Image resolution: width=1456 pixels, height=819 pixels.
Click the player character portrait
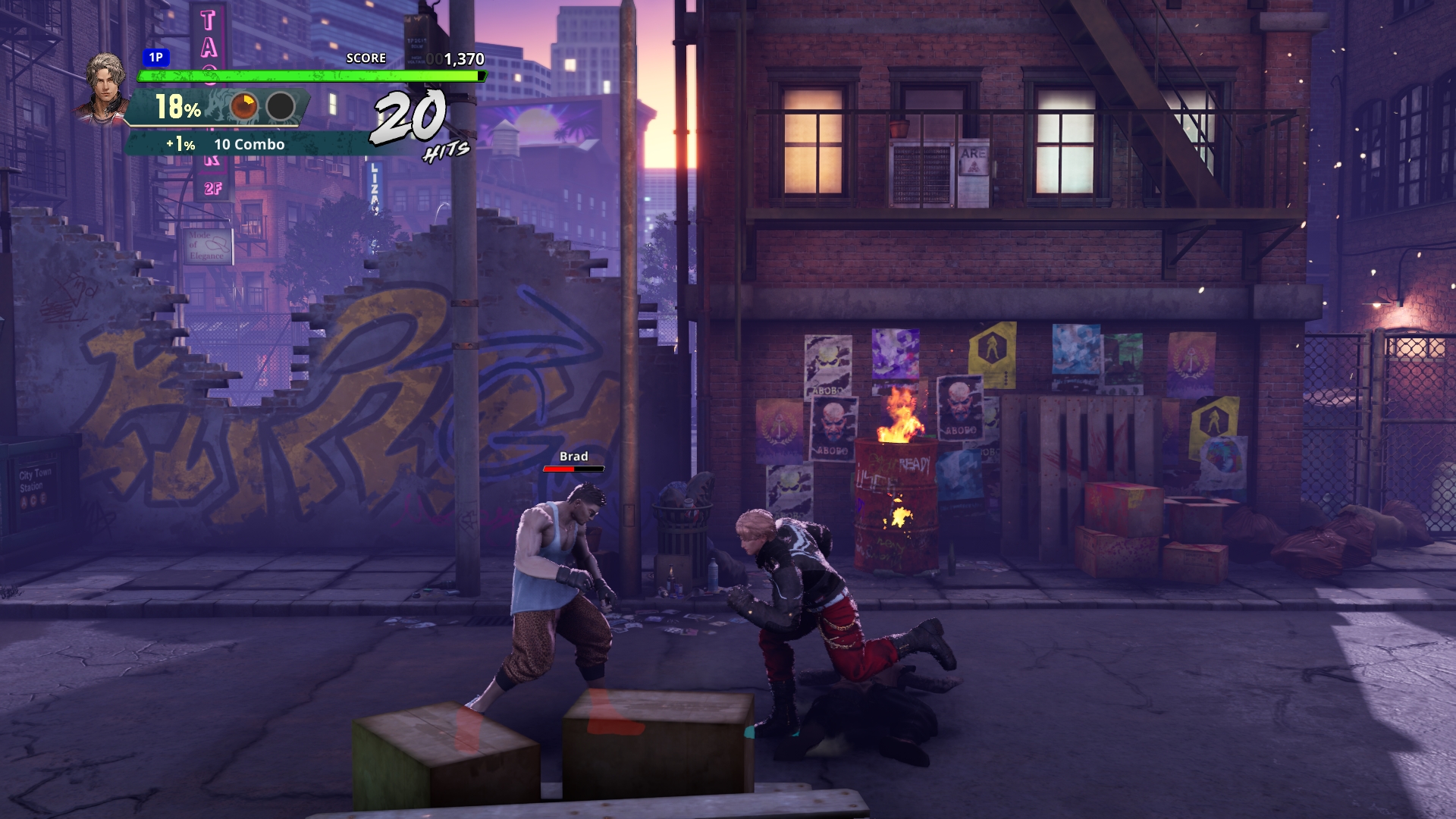coord(105,86)
